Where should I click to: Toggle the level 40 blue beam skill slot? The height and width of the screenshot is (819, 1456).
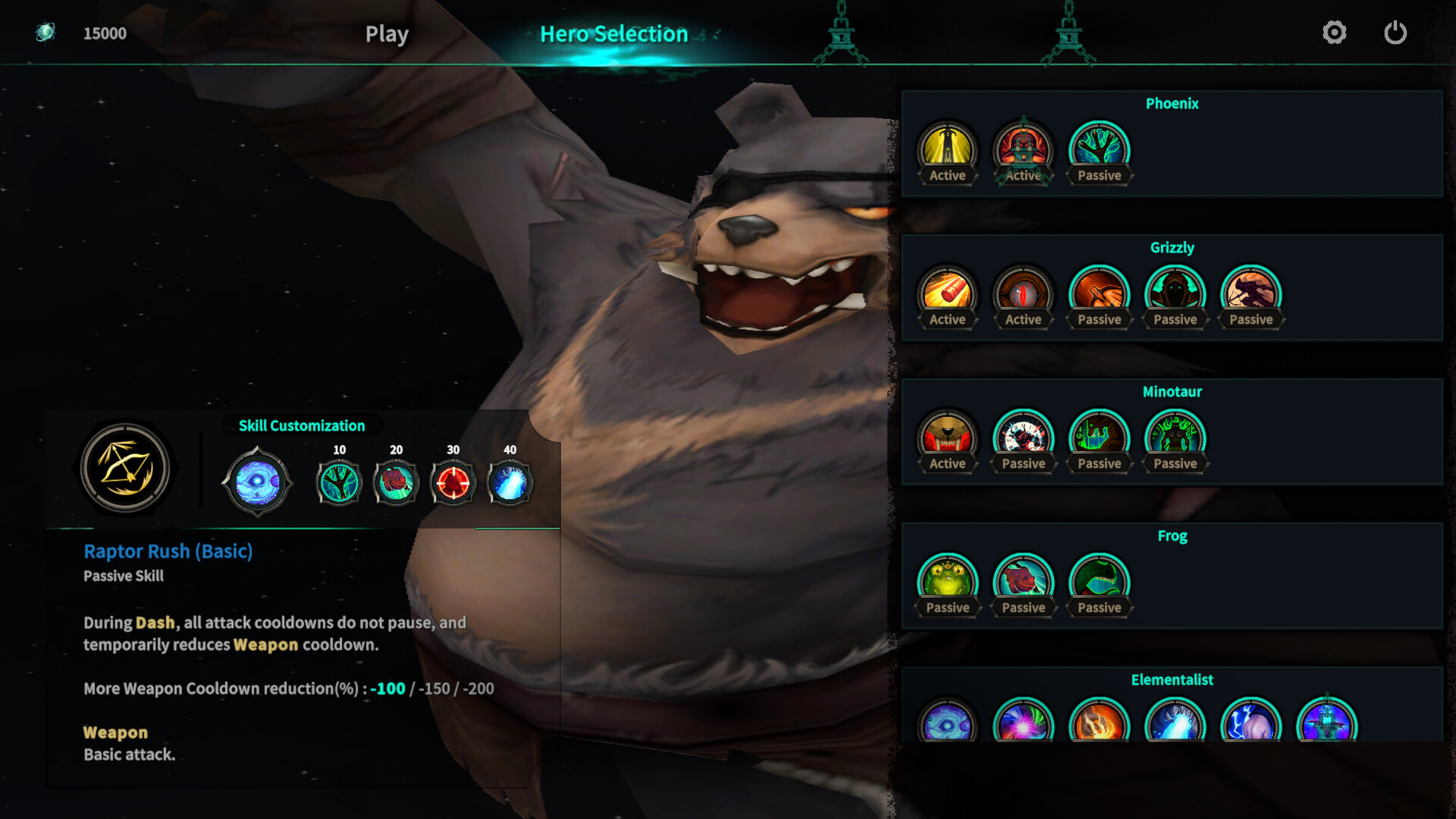coord(508,482)
